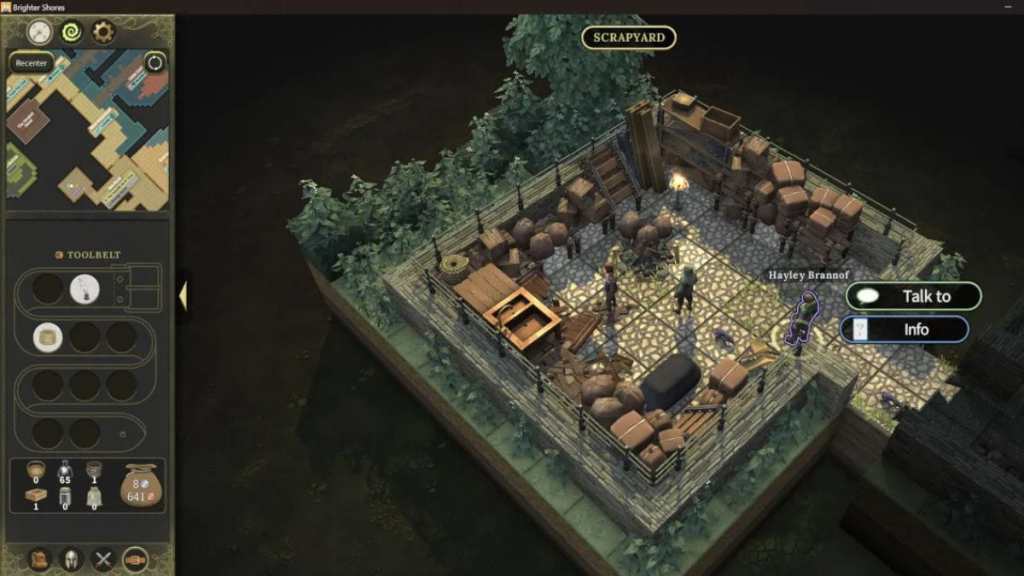Screen dimensions: 1024x576
Task: Open the green spiral menu tab
Action: 72,33
